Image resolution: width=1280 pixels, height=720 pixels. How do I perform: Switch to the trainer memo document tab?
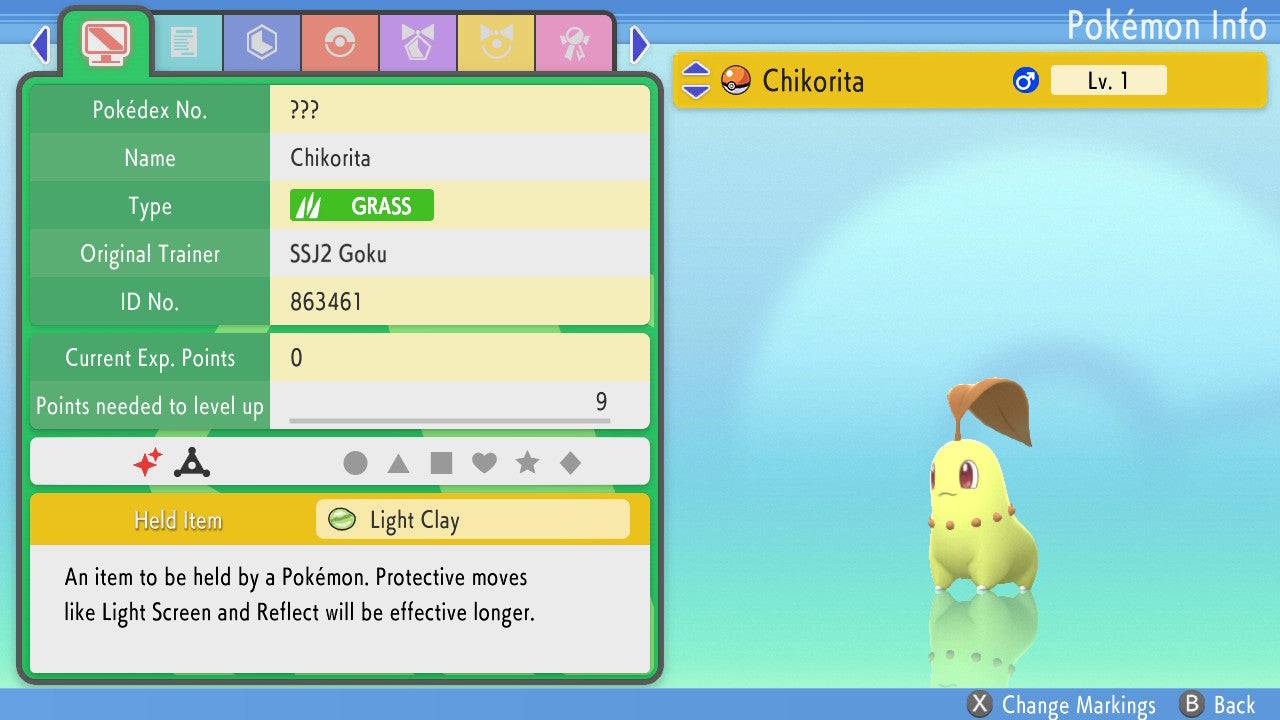pos(184,43)
